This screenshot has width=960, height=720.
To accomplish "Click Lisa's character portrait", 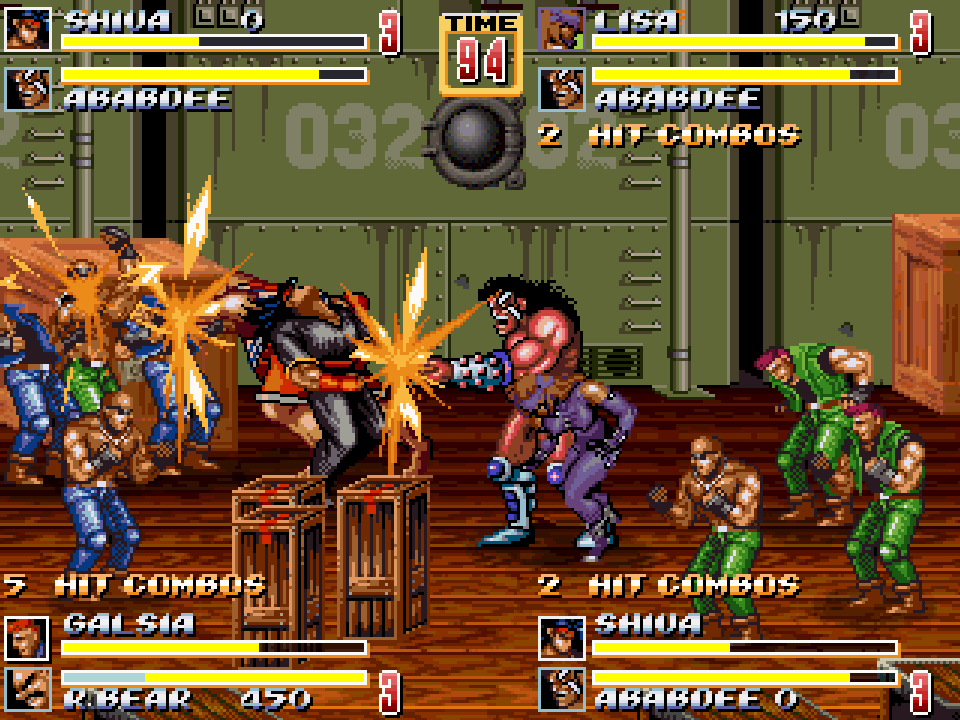I will coord(561,29).
